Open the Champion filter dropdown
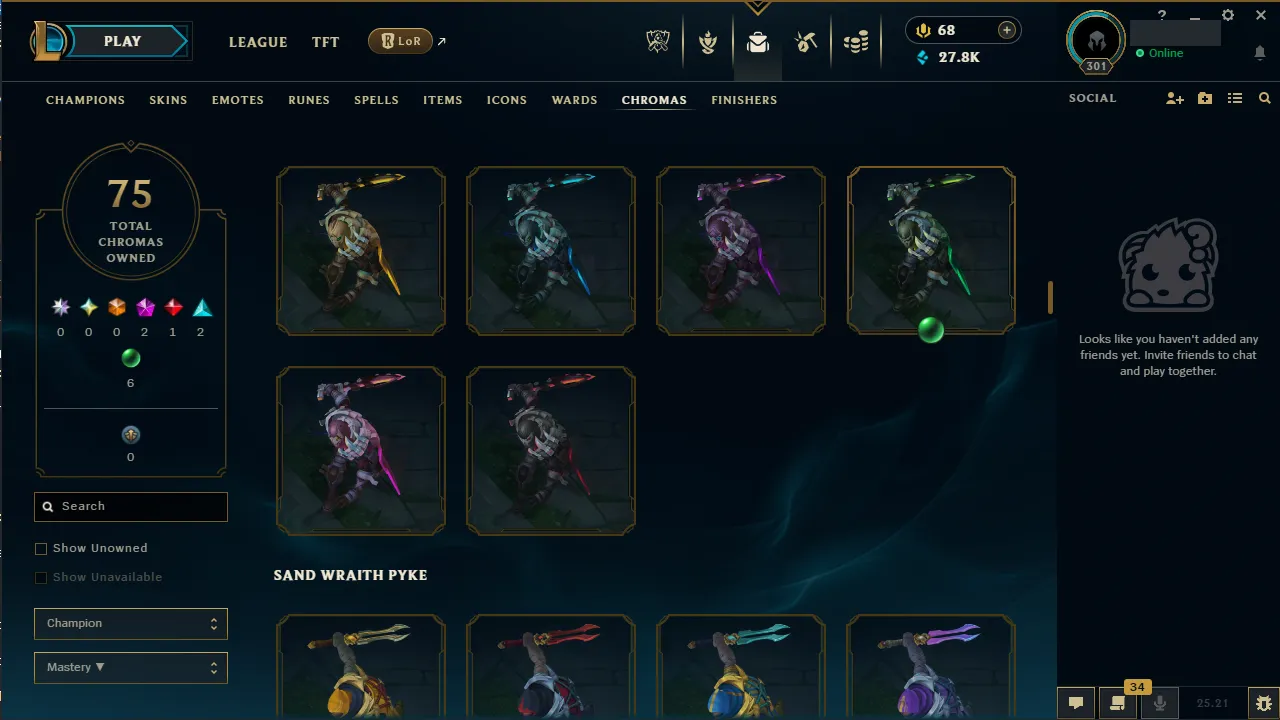Screen dimensions: 1280x720 click(130, 623)
